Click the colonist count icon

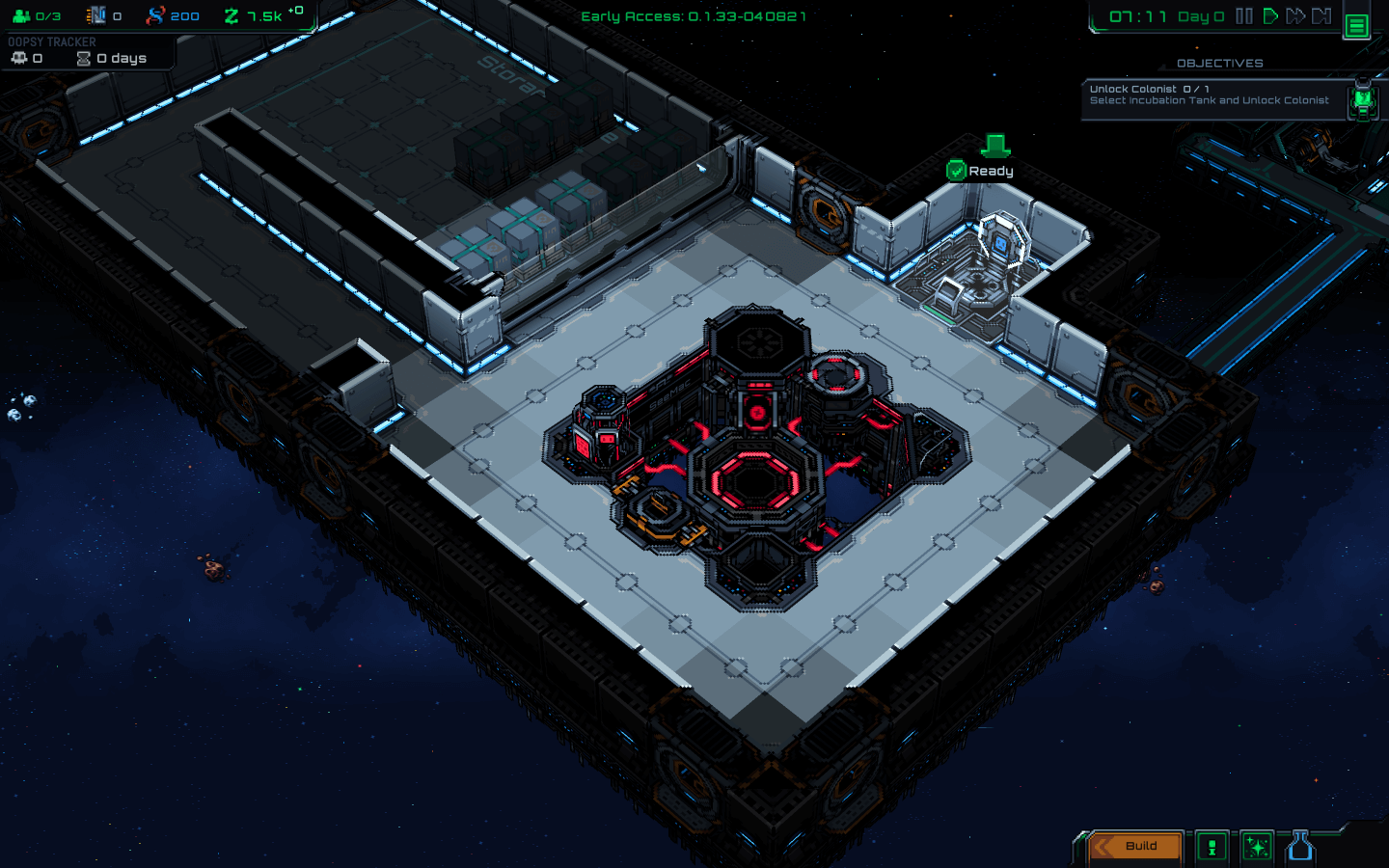point(21,16)
